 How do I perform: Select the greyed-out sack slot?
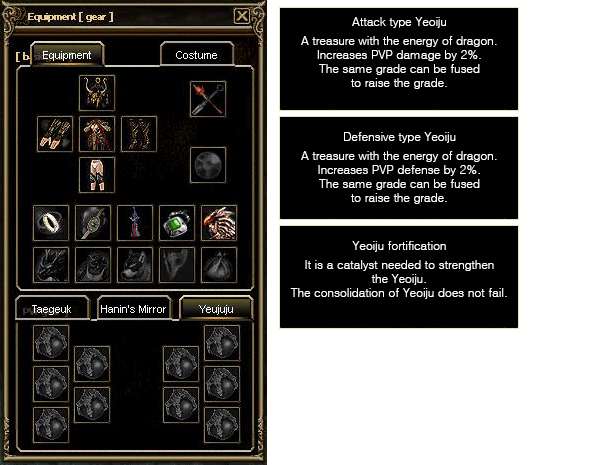(x=219, y=264)
